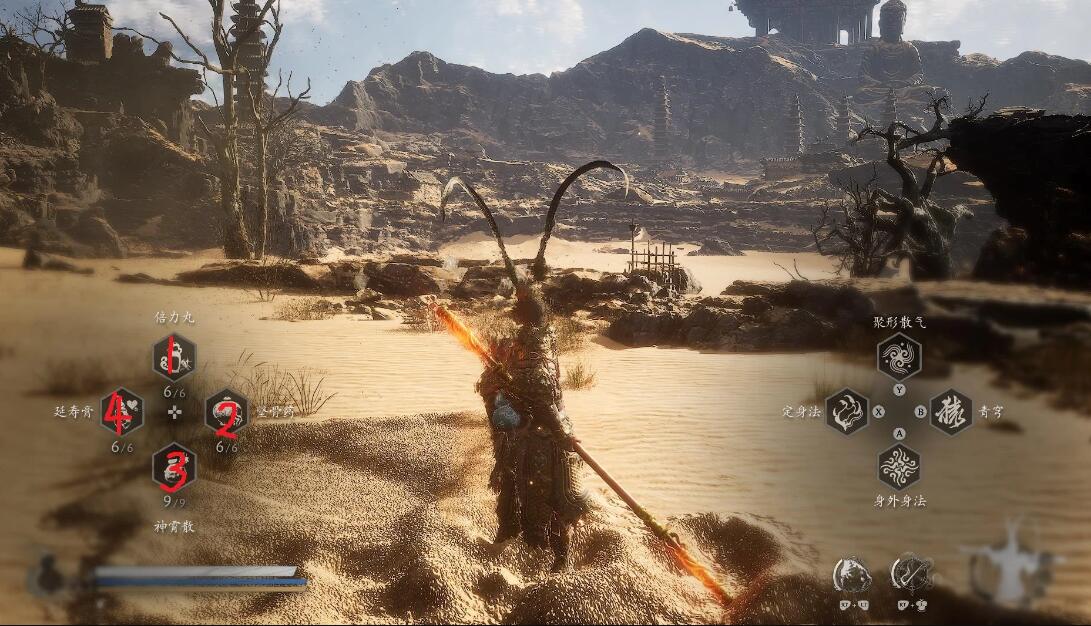Activate the circular staff vessel skill icon
This screenshot has height=626, width=1091.
911,574
